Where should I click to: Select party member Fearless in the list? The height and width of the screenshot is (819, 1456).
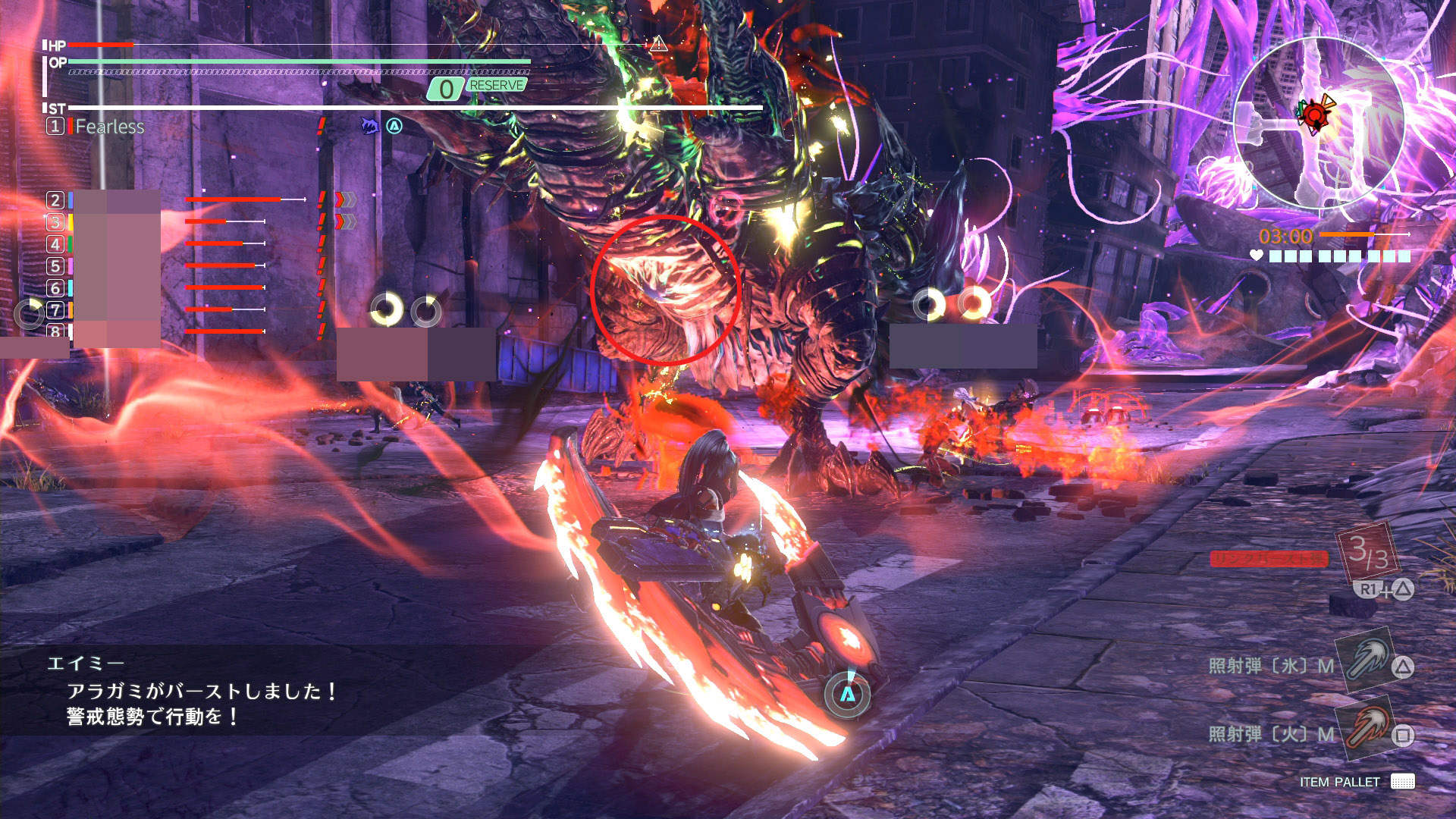click(x=109, y=127)
